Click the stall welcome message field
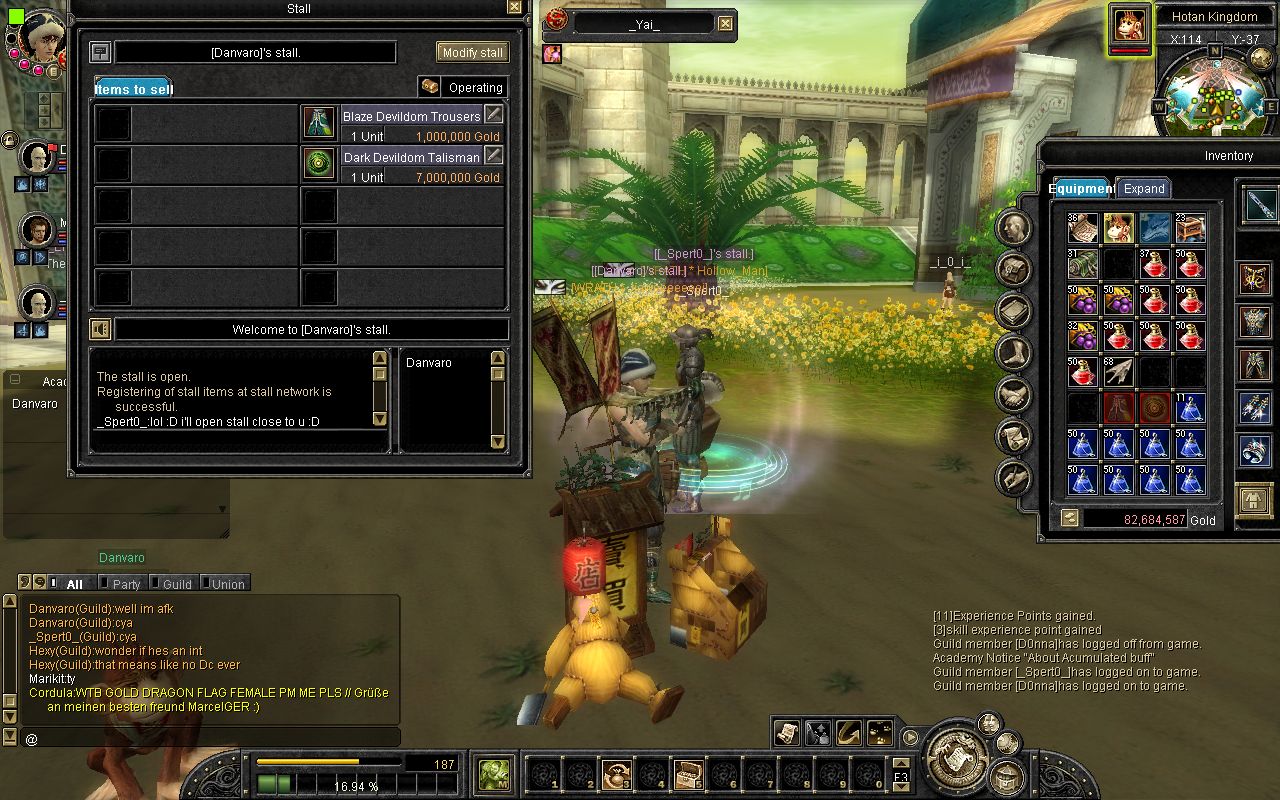Viewport: 1280px width, 800px height. [x=311, y=329]
